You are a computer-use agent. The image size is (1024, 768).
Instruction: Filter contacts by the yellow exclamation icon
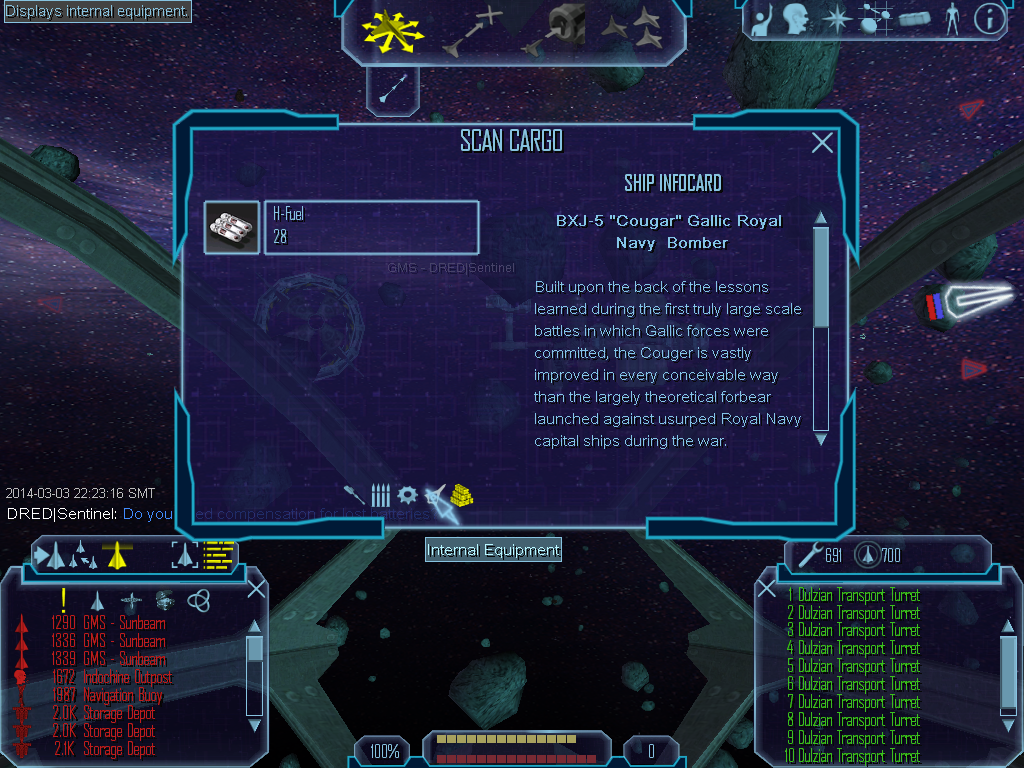tap(64, 600)
